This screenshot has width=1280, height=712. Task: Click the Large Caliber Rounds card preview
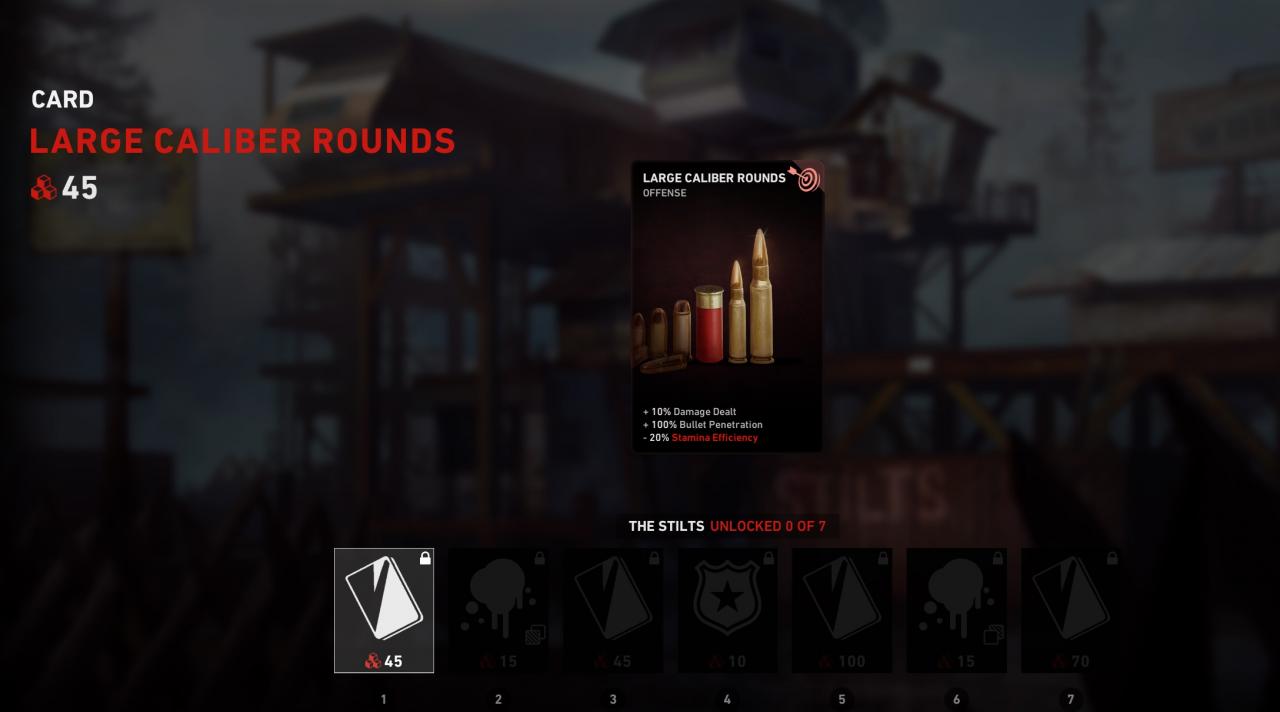pos(727,307)
